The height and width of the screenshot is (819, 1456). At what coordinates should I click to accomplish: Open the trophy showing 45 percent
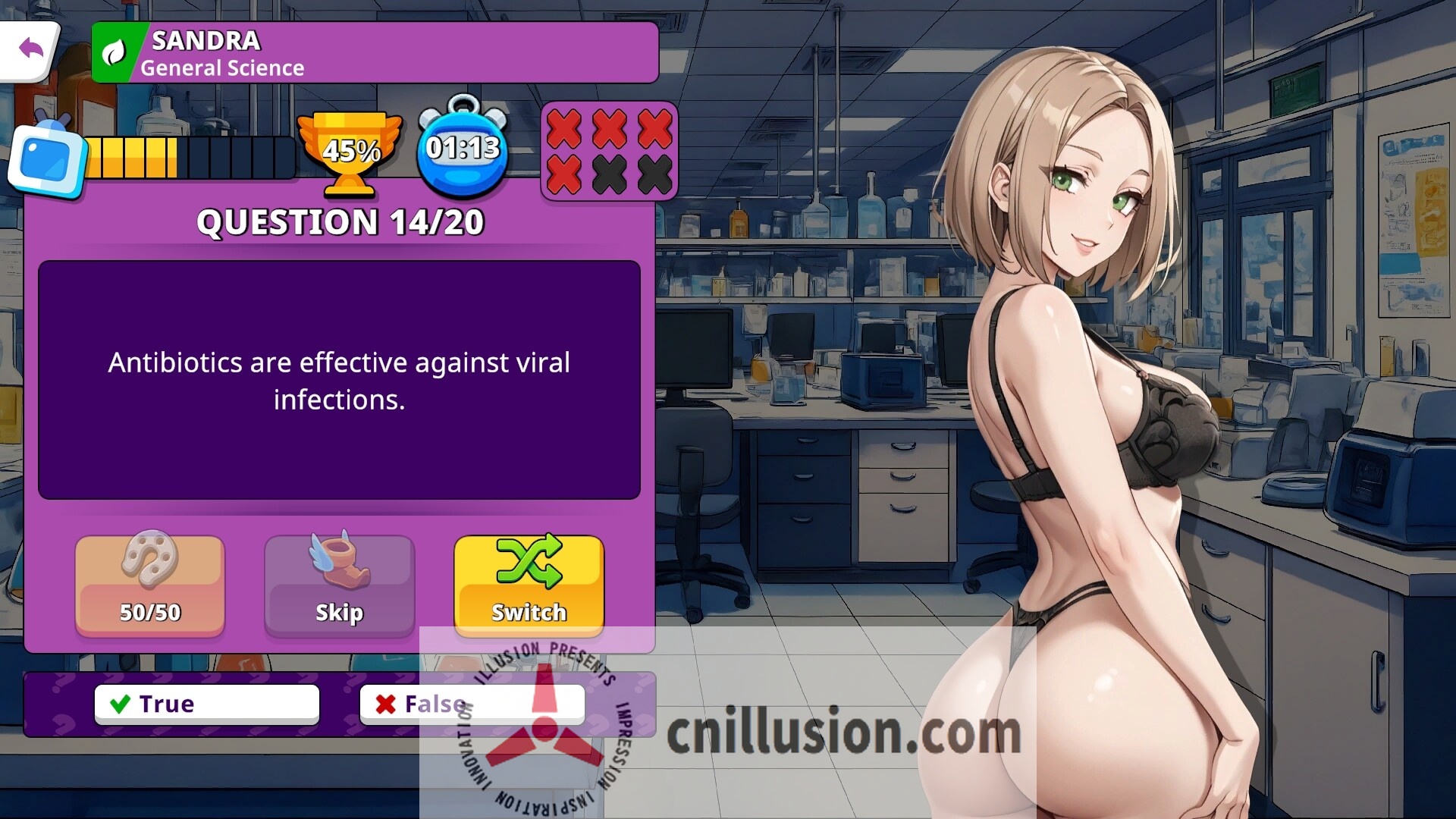coord(351,152)
